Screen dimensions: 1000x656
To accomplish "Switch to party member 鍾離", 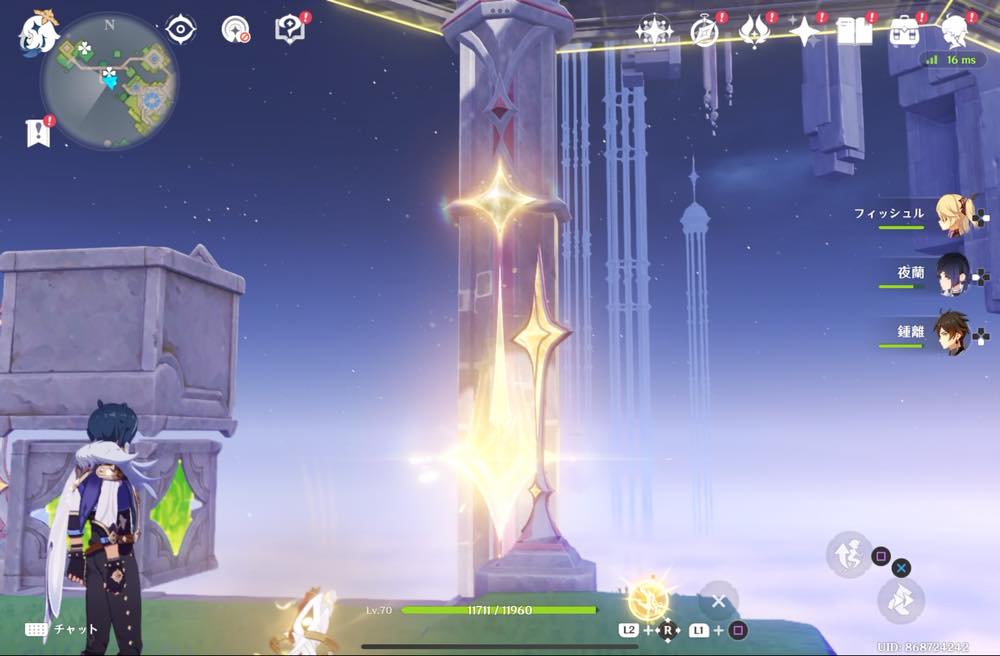I will pyautogui.click(x=951, y=333).
